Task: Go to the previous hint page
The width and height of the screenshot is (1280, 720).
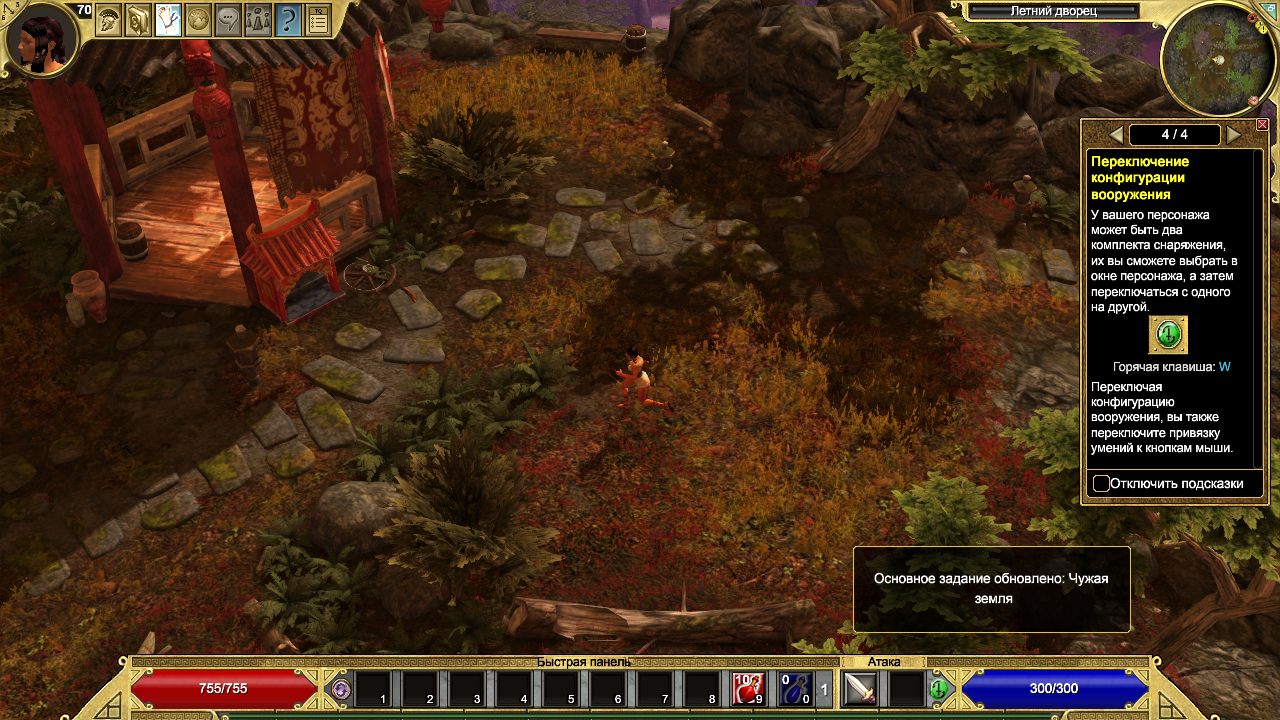Action: [x=1116, y=135]
